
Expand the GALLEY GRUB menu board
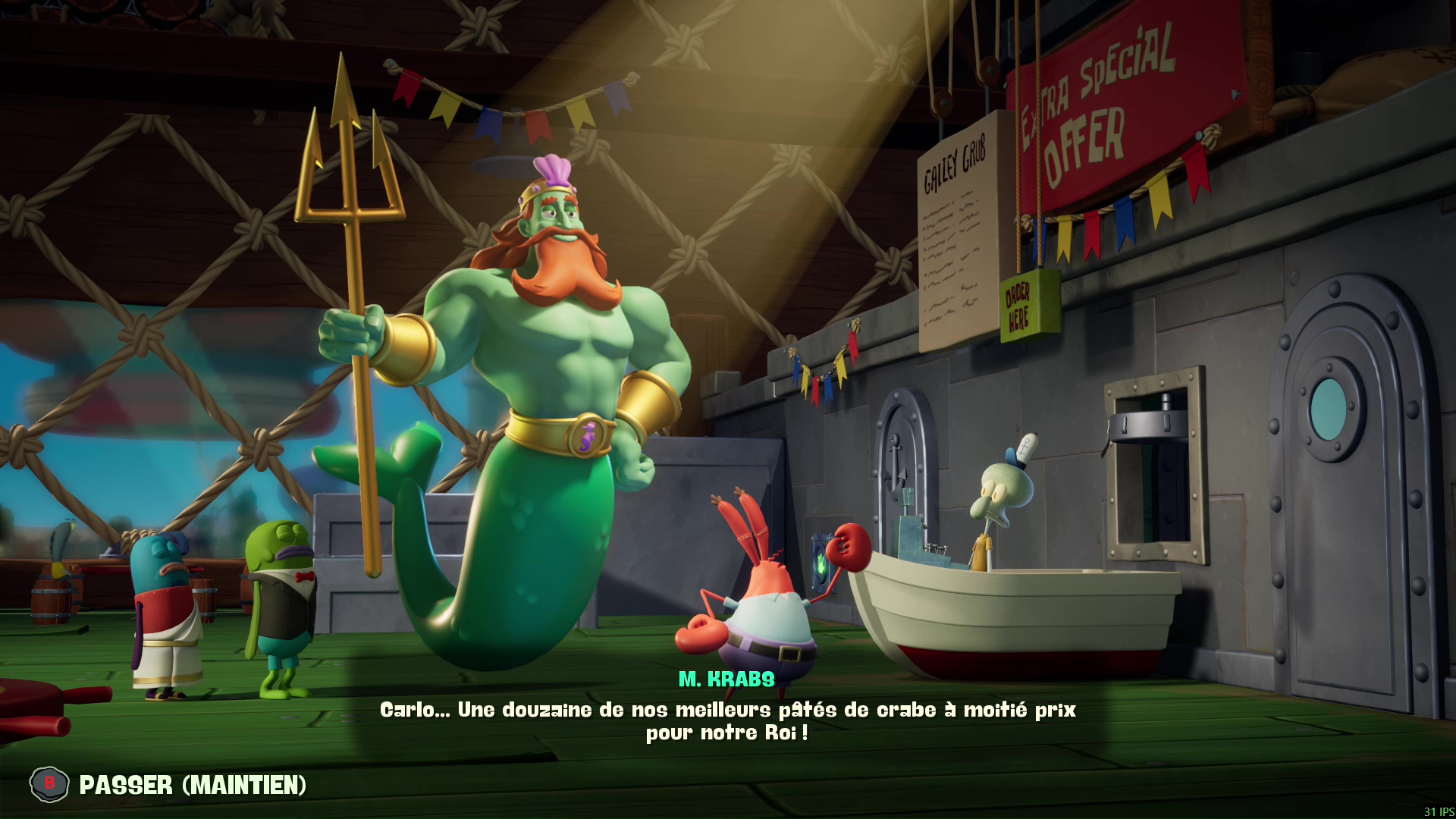tap(955, 243)
